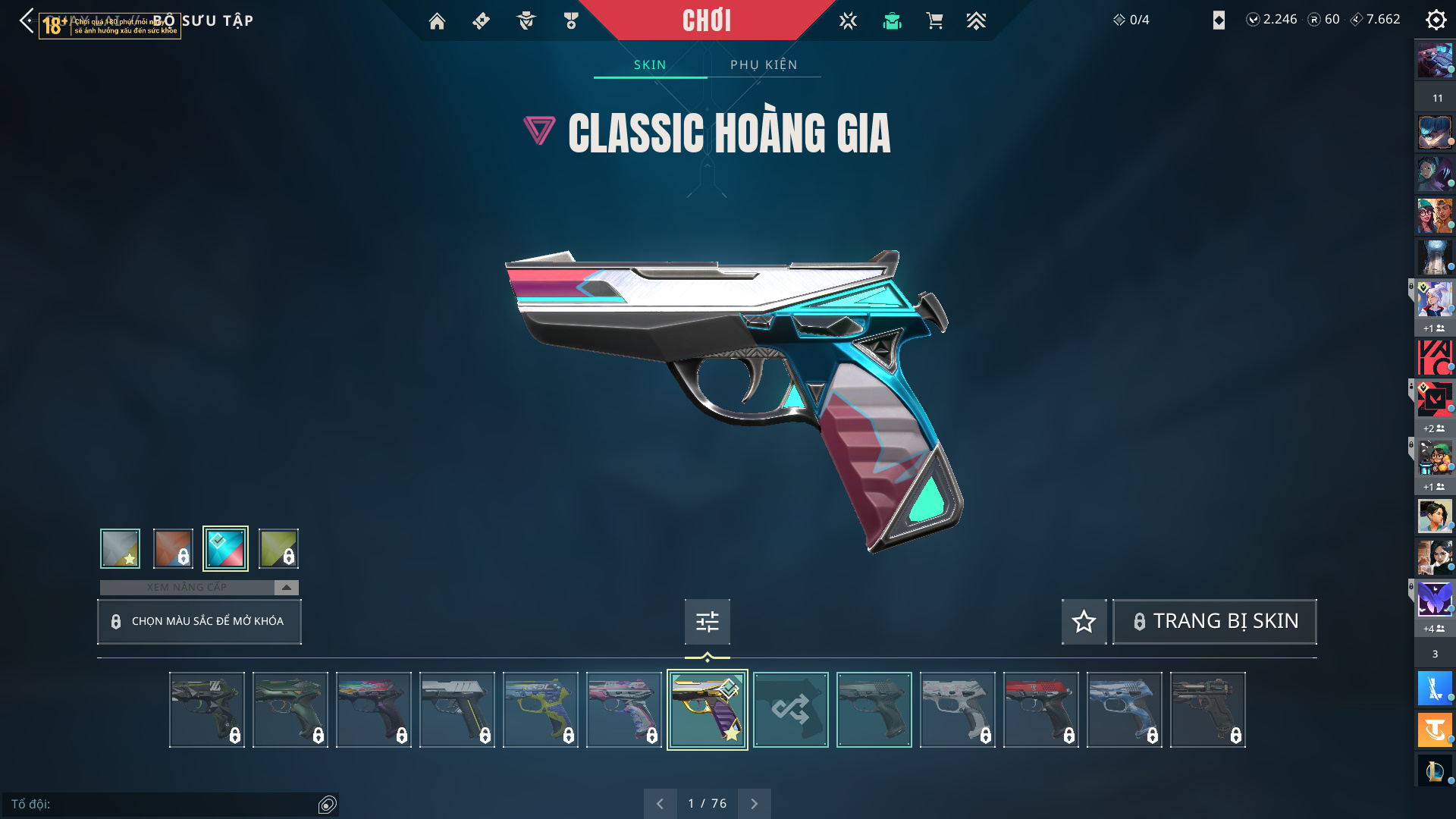This screenshot has width=1456, height=819.
Task: Open settings gear icon
Action: pos(1436,20)
